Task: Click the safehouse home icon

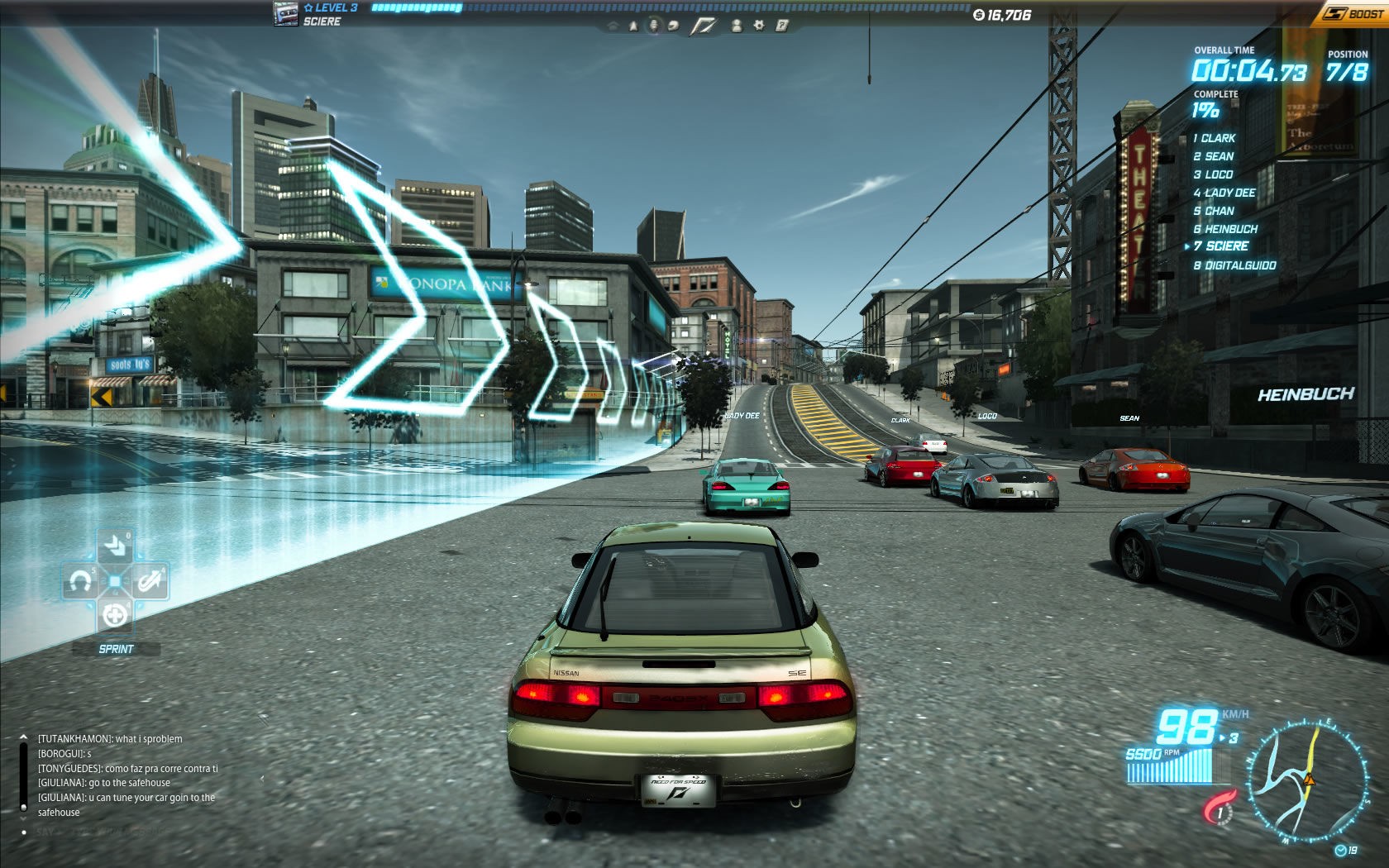Action: (x=613, y=26)
